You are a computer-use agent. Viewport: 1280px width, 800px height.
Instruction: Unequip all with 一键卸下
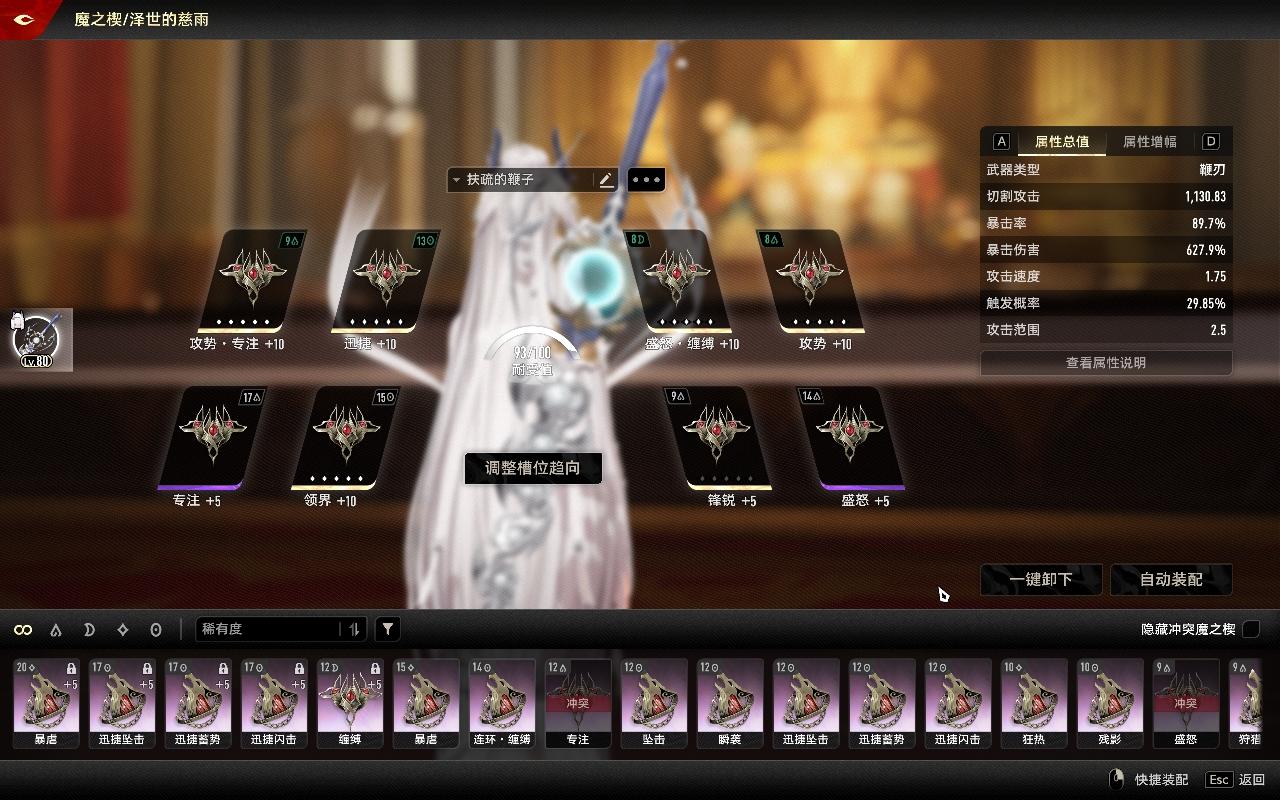click(x=1041, y=579)
